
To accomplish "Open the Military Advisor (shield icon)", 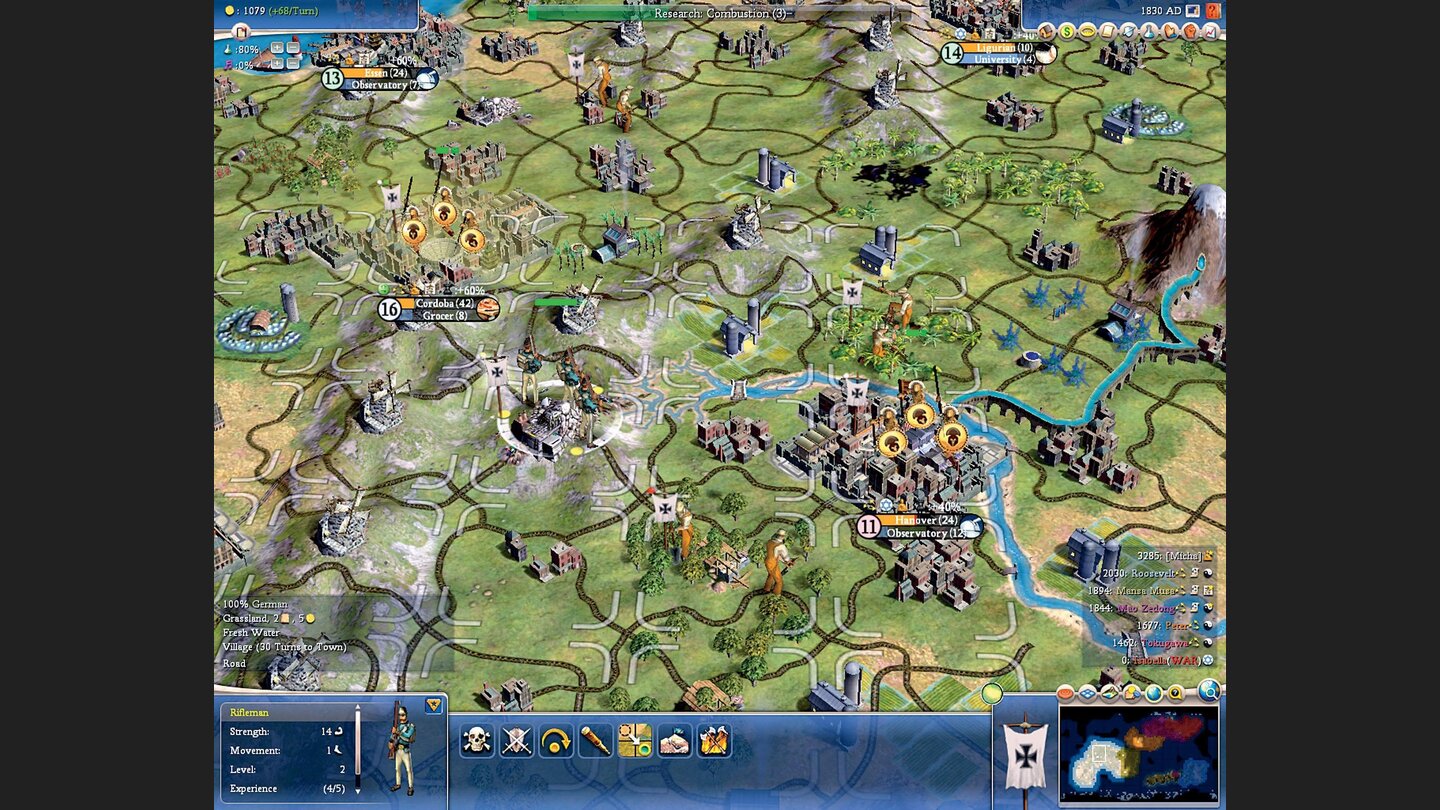I will point(1128,32).
